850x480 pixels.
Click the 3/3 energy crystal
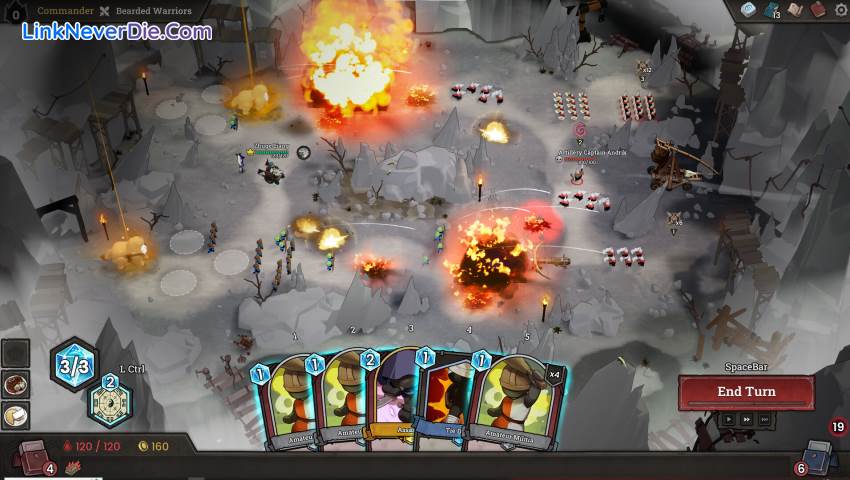(74, 364)
